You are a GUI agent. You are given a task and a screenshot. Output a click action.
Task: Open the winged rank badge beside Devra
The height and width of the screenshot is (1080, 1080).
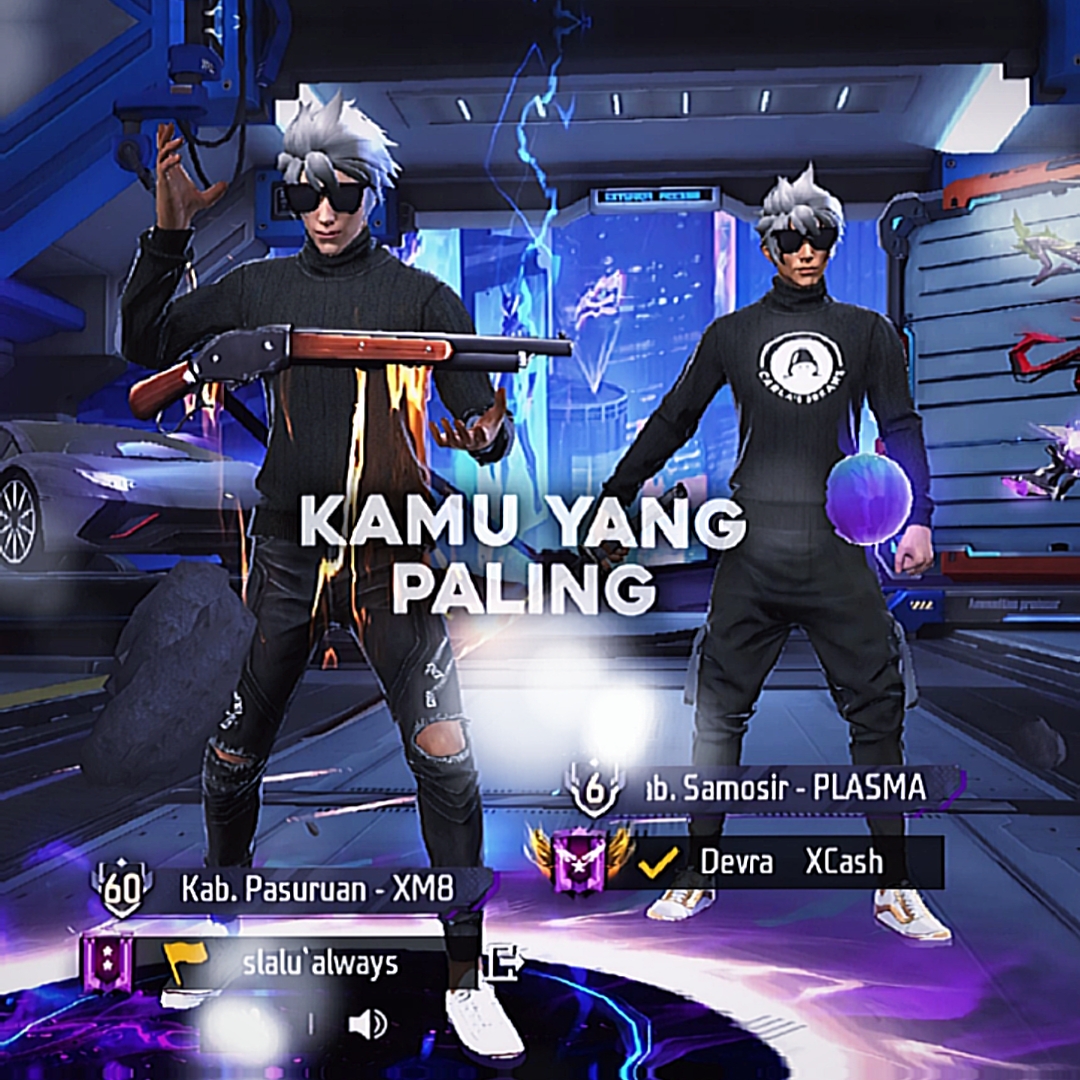point(581,860)
